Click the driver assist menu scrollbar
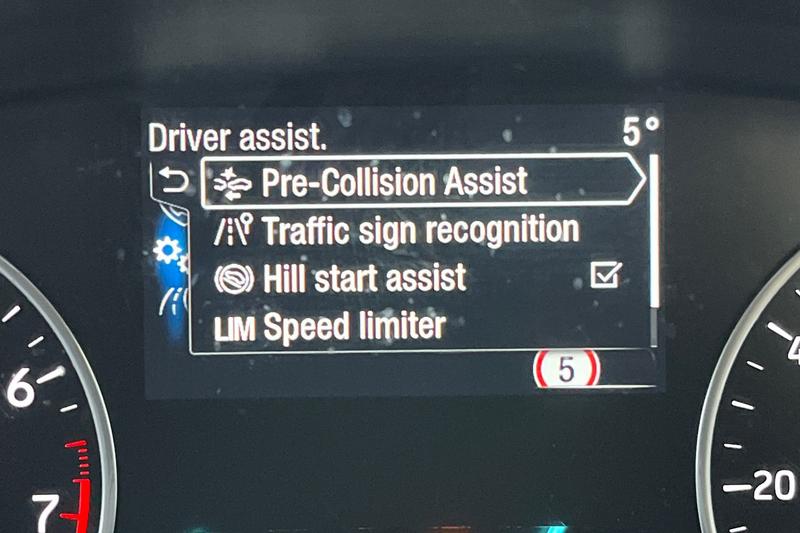This screenshot has width=800, height=533. click(654, 250)
